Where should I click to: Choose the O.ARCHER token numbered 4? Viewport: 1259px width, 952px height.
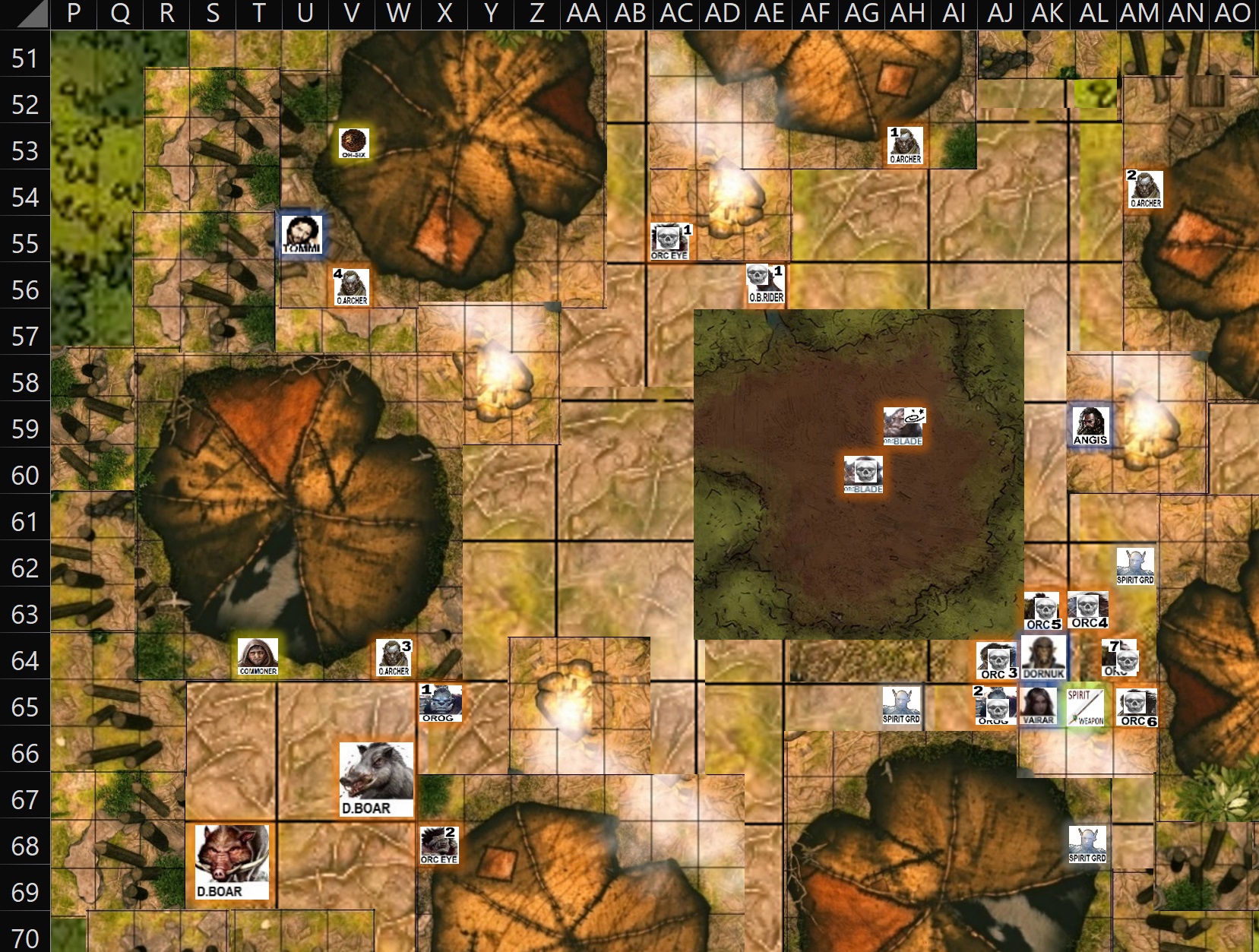pyautogui.click(x=352, y=287)
